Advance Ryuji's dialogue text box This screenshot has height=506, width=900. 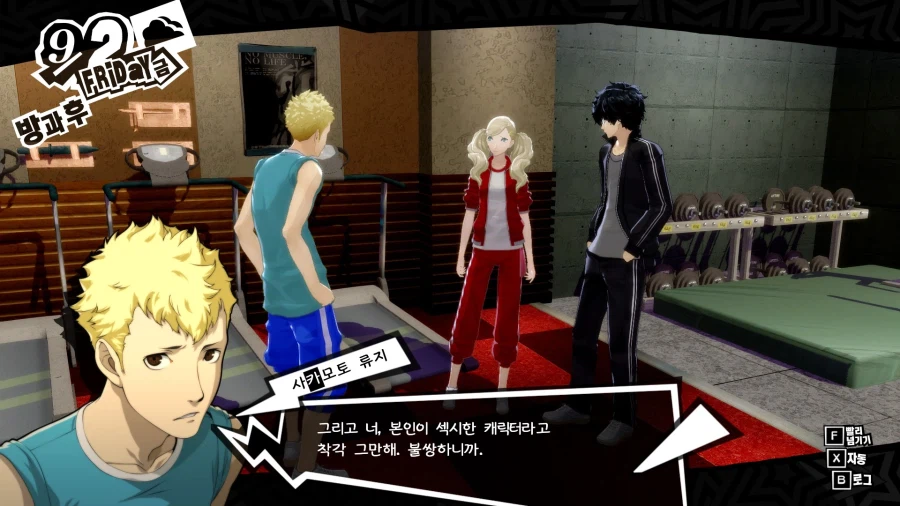pos(450,438)
